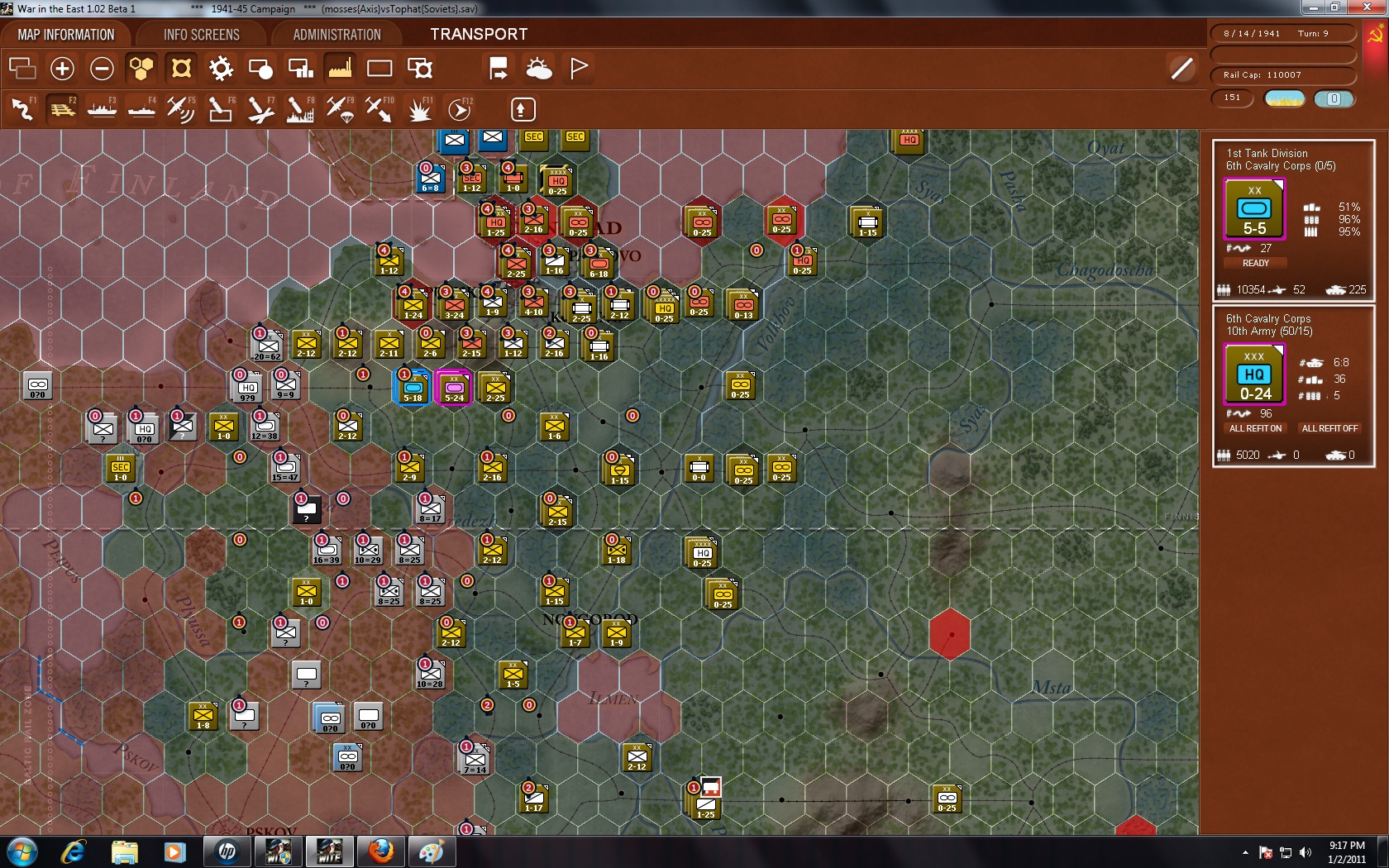Screen dimensions: 1389x868
Task: Click the F11 bombing mission icon
Action: [x=419, y=108]
